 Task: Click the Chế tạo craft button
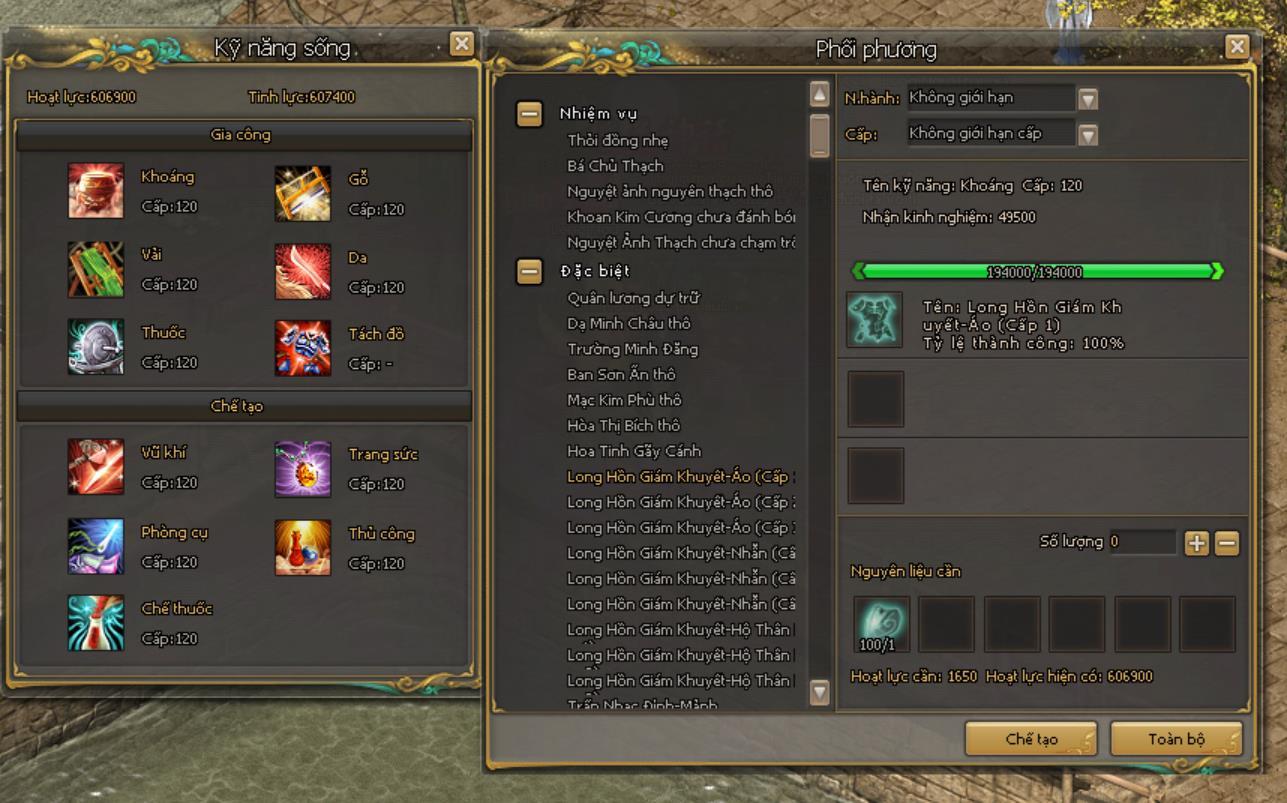[x=1031, y=739]
